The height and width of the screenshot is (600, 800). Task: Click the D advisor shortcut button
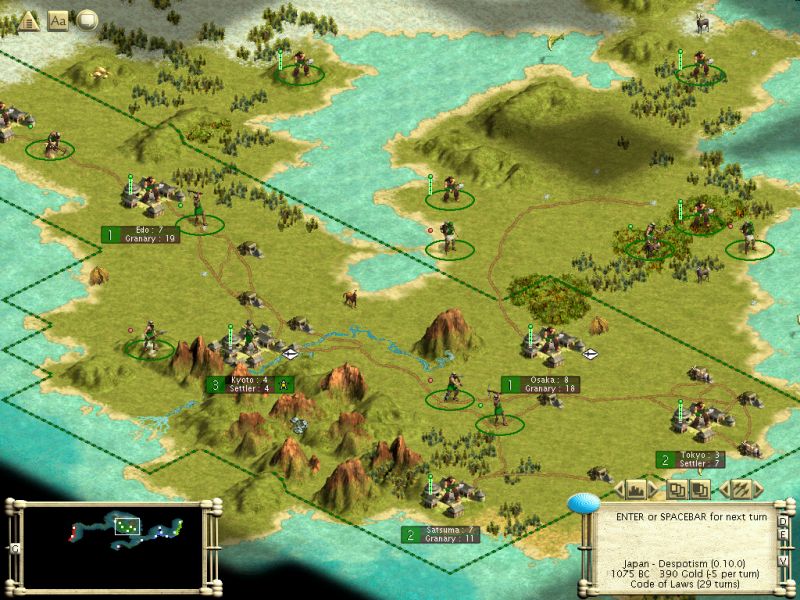tap(784, 520)
